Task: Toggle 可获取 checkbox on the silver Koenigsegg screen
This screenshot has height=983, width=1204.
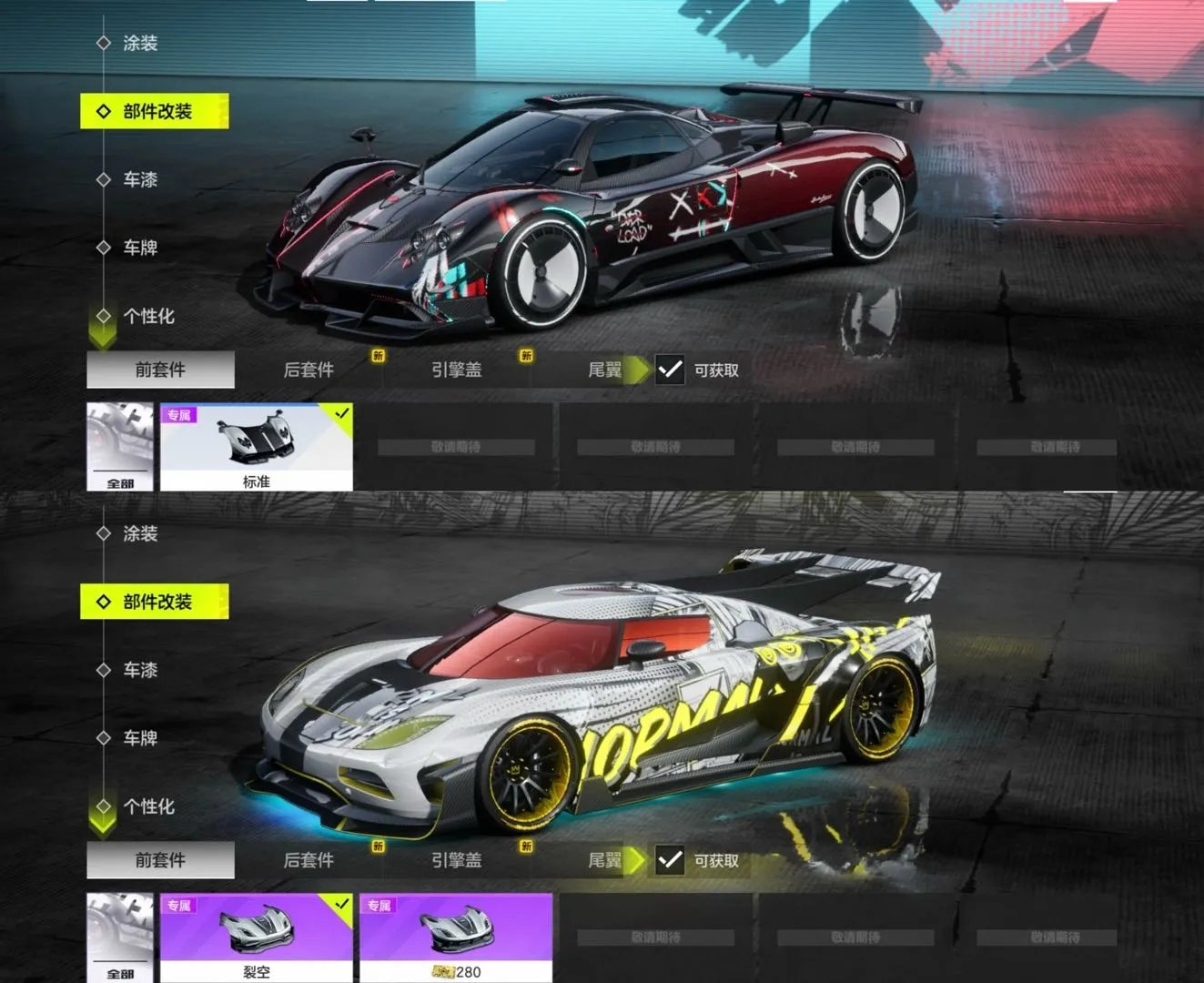Action: click(670, 860)
